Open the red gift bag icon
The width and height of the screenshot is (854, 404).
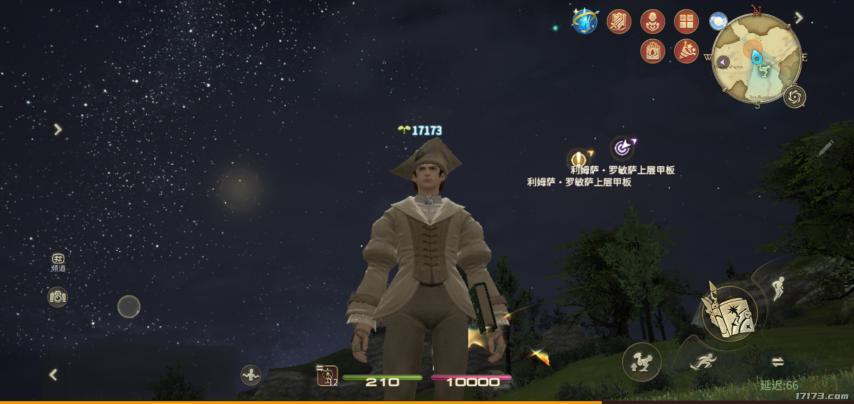click(653, 51)
